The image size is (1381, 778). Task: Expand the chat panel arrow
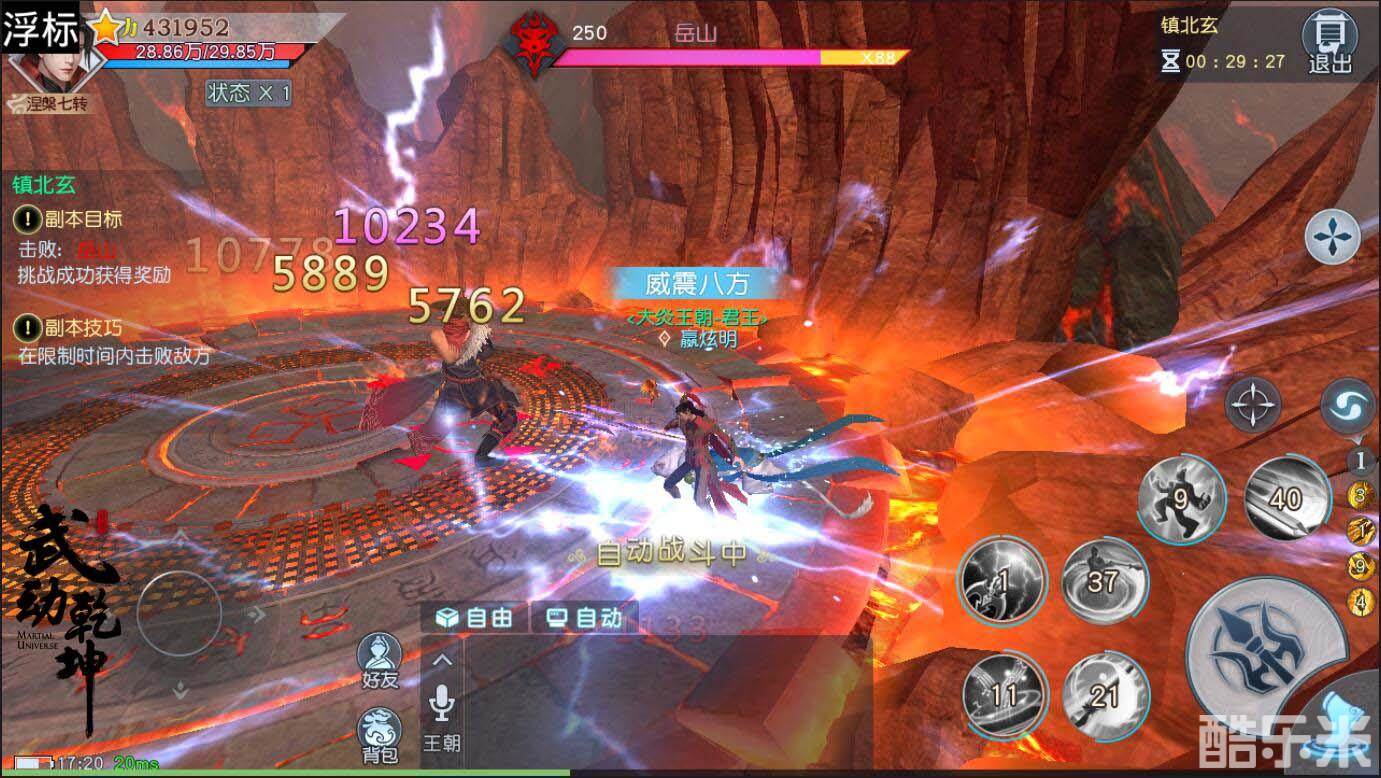click(441, 660)
